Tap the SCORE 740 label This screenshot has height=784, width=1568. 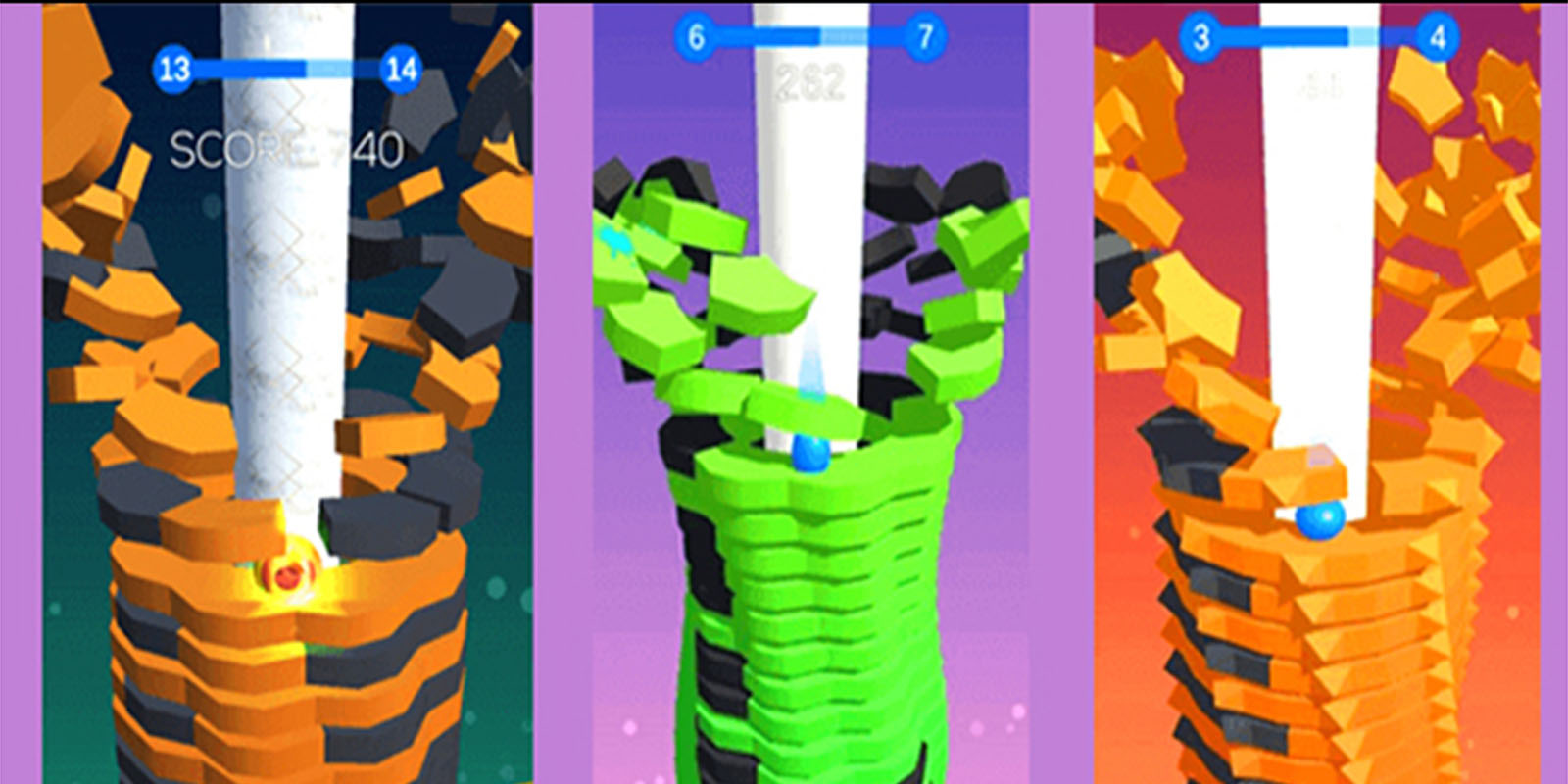click(287, 149)
